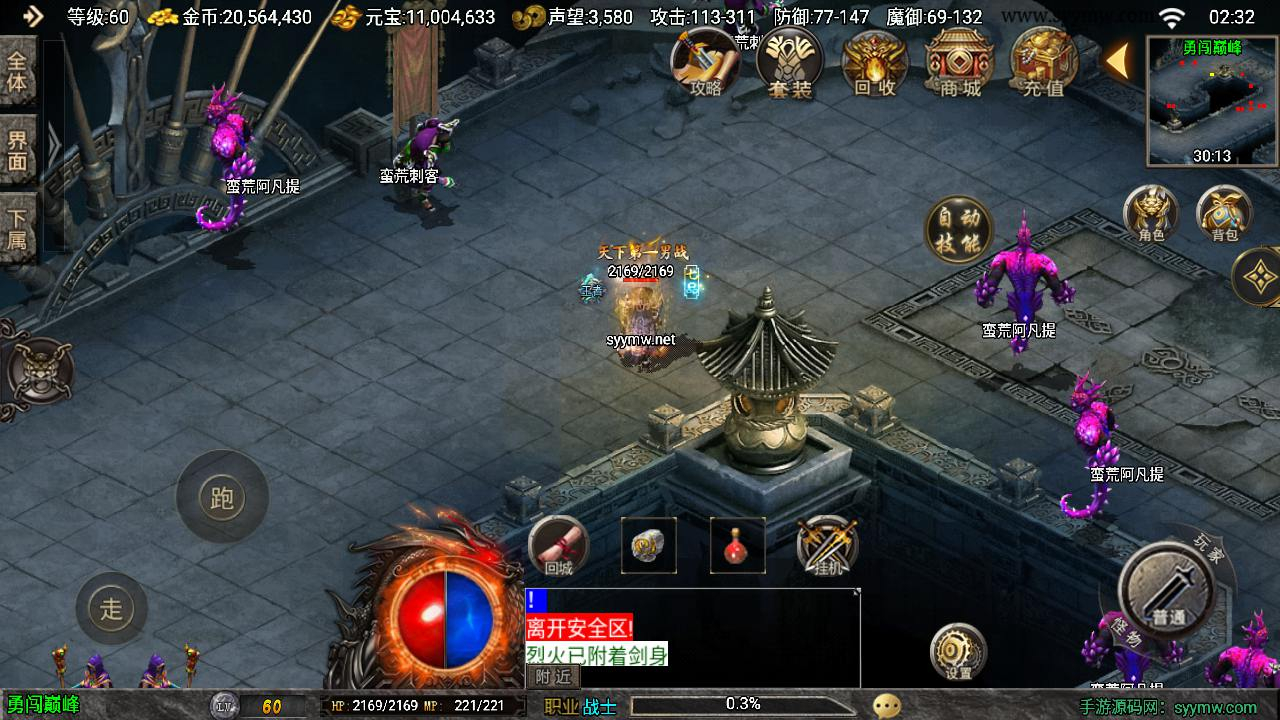Screen dimensions: 1280x720
Task: Use the 普通 normal attack button
Action: (x=1166, y=592)
